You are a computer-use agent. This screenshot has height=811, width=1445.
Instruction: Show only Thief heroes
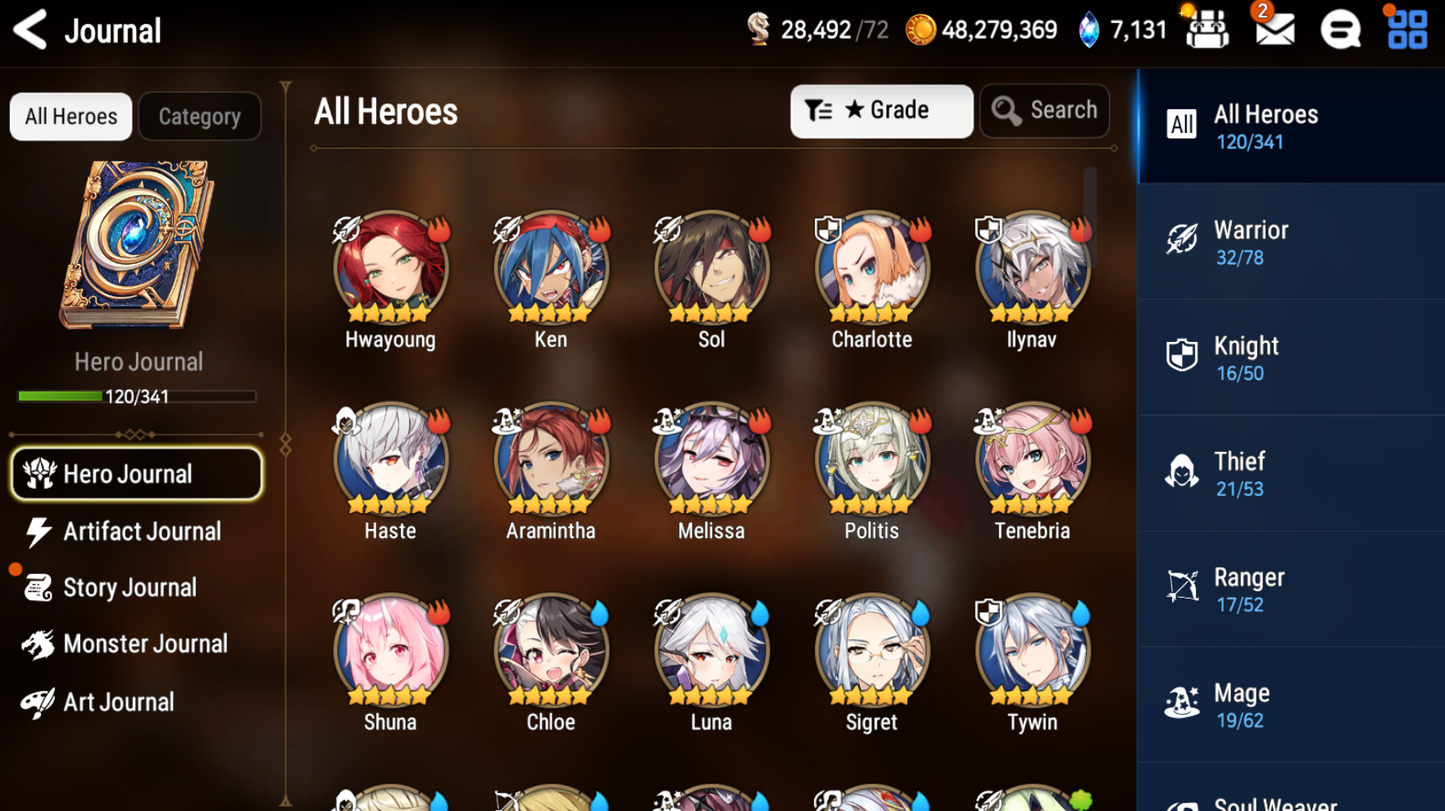coord(1290,473)
